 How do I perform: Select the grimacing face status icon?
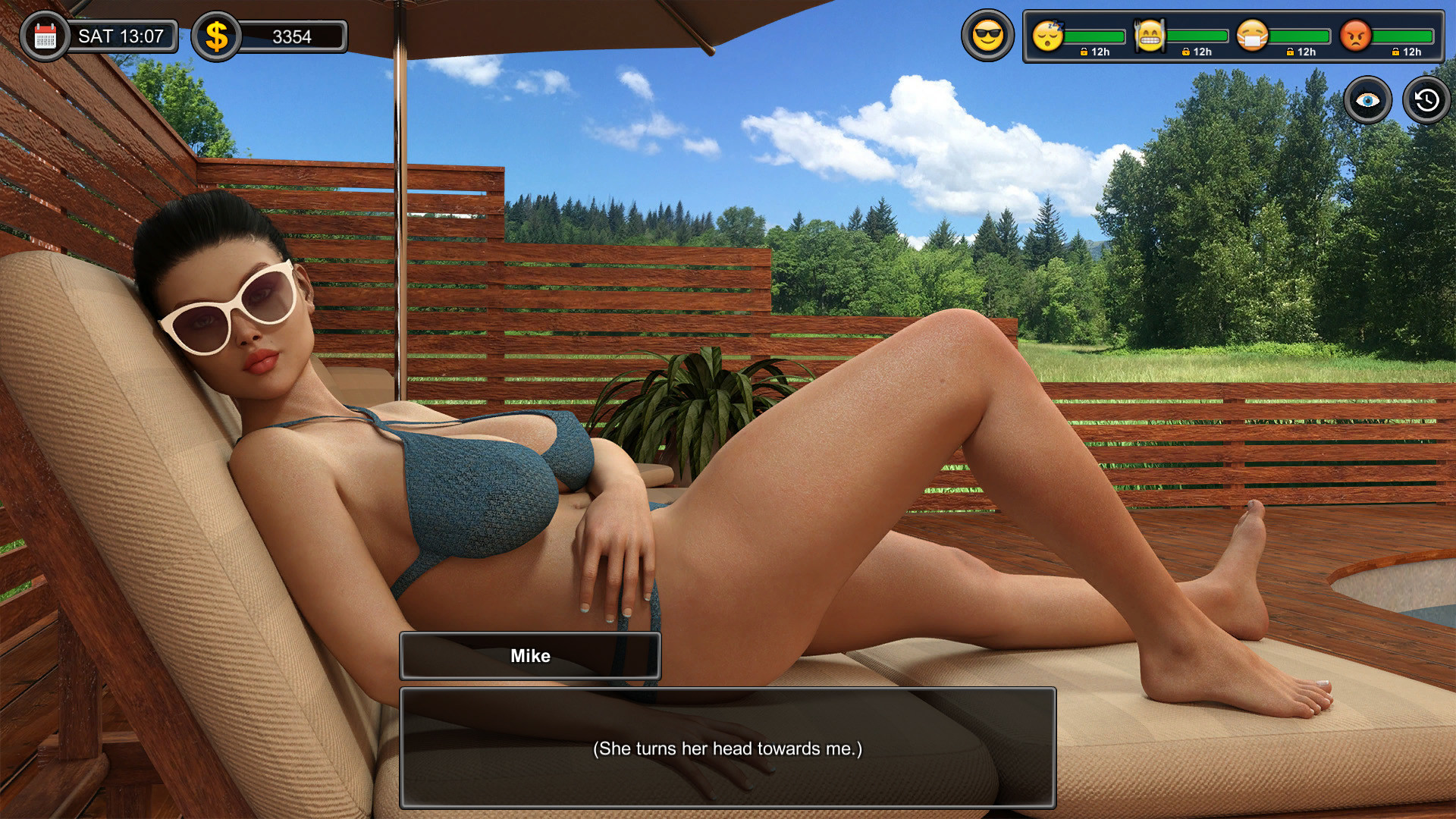pos(1150,36)
